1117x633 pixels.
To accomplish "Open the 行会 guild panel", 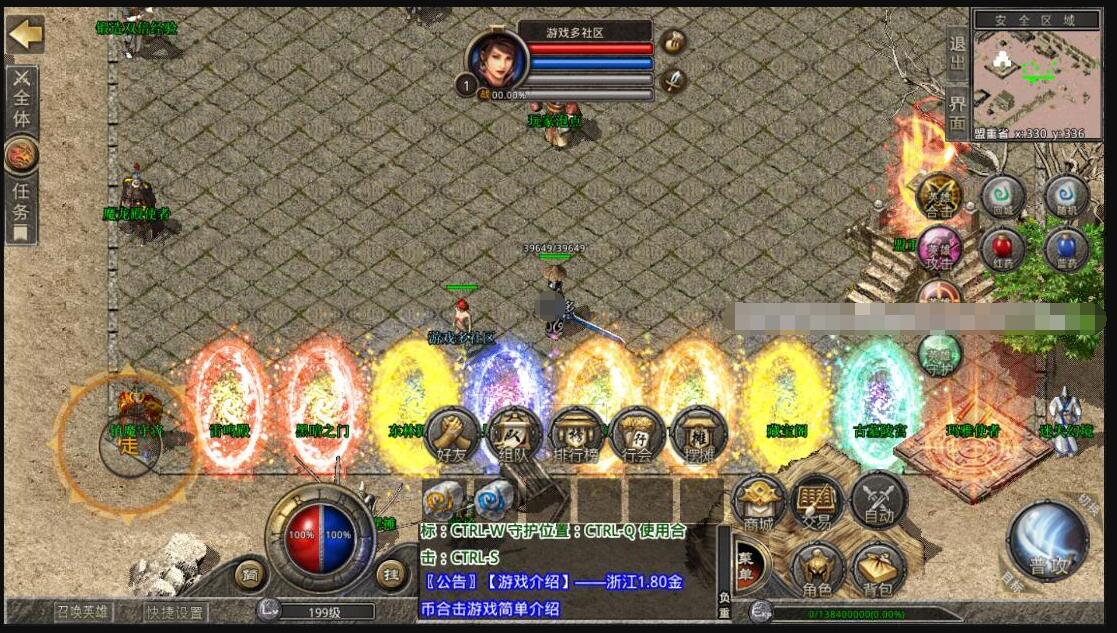I will [638, 436].
